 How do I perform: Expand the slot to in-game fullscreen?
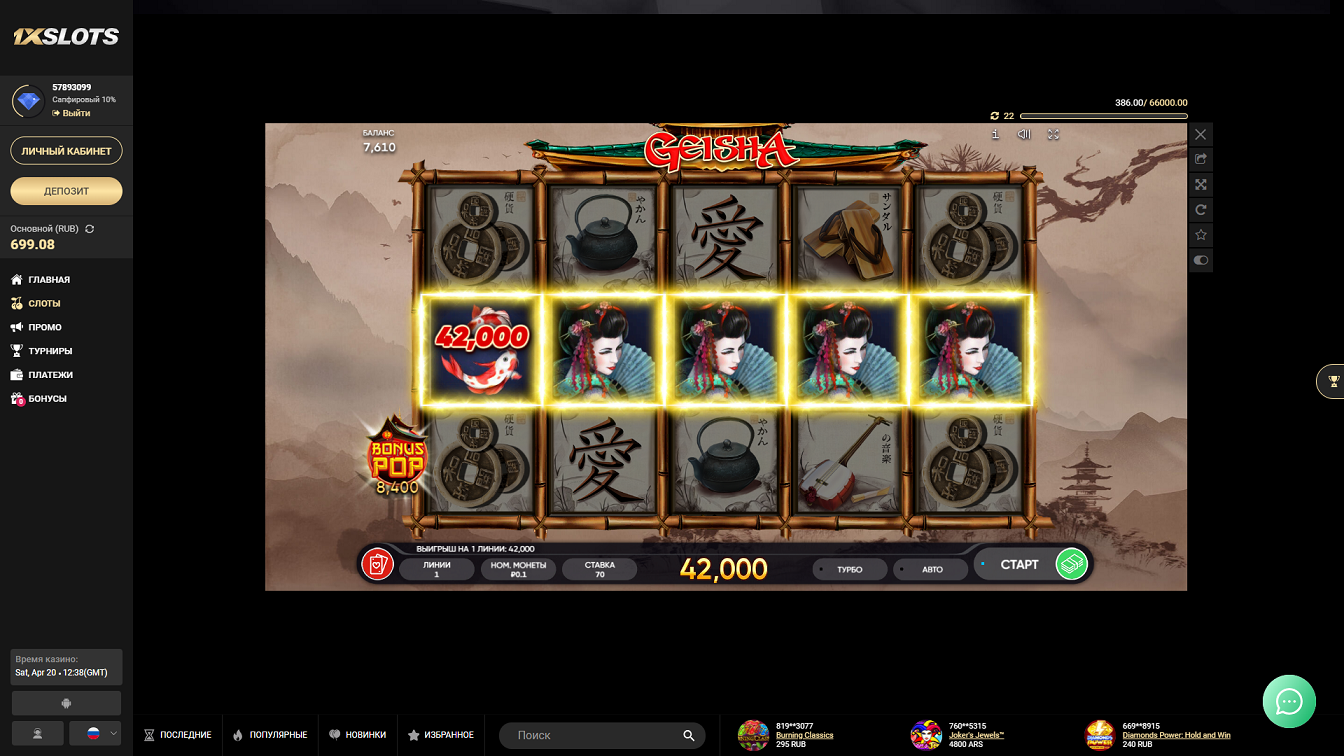[x=1053, y=134]
